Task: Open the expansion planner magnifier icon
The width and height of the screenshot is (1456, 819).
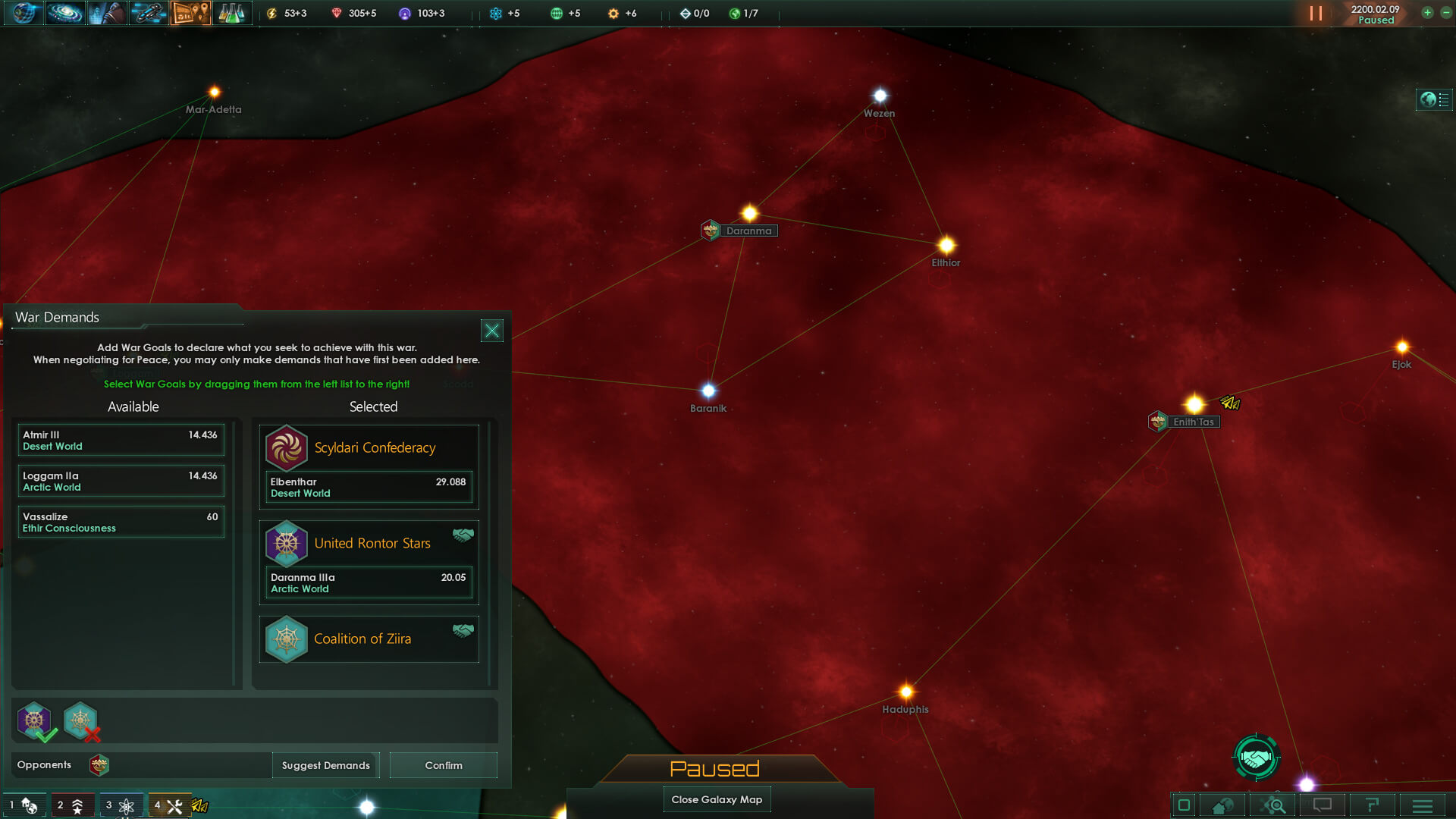Action: (1274, 805)
